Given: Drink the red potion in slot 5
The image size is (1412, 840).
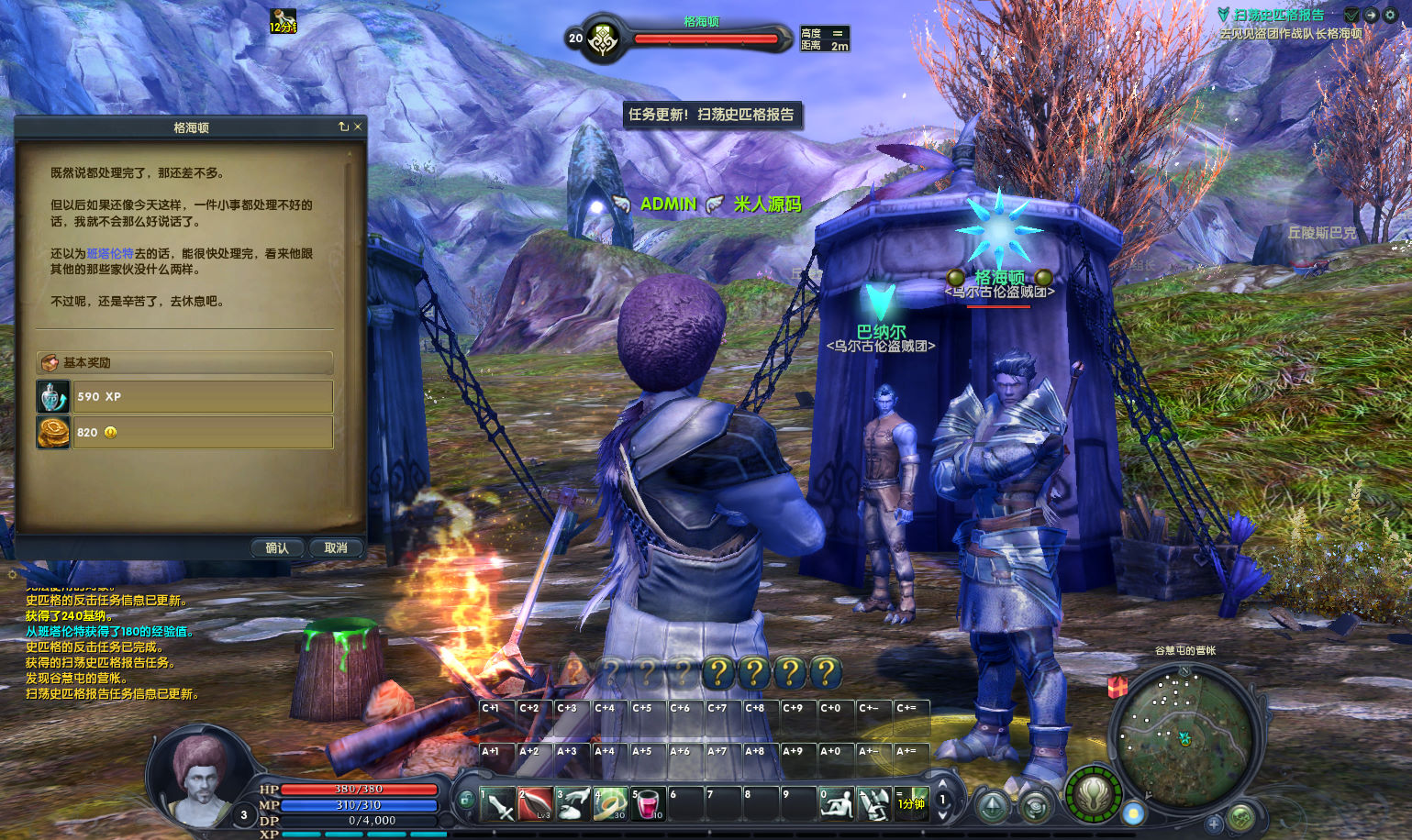Looking at the screenshot, I should [x=648, y=804].
